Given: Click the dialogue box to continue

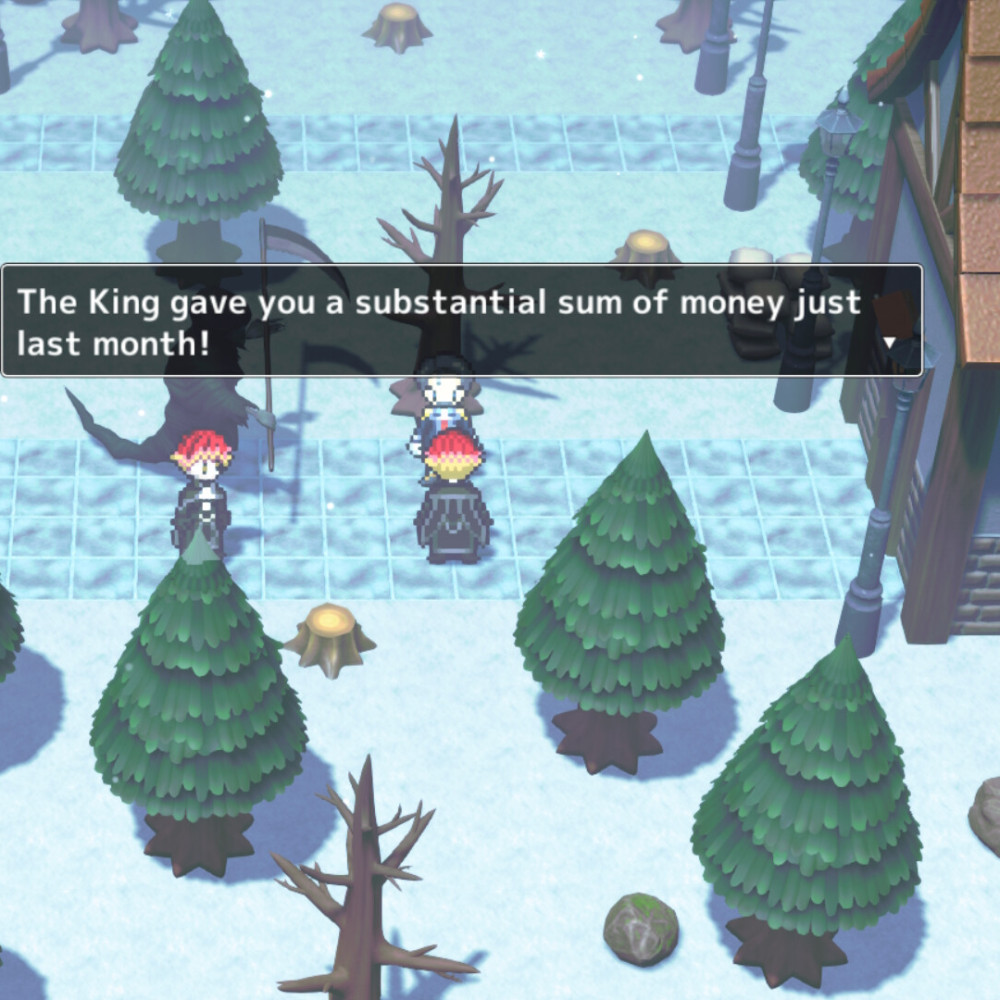Looking at the screenshot, I should (460, 320).
